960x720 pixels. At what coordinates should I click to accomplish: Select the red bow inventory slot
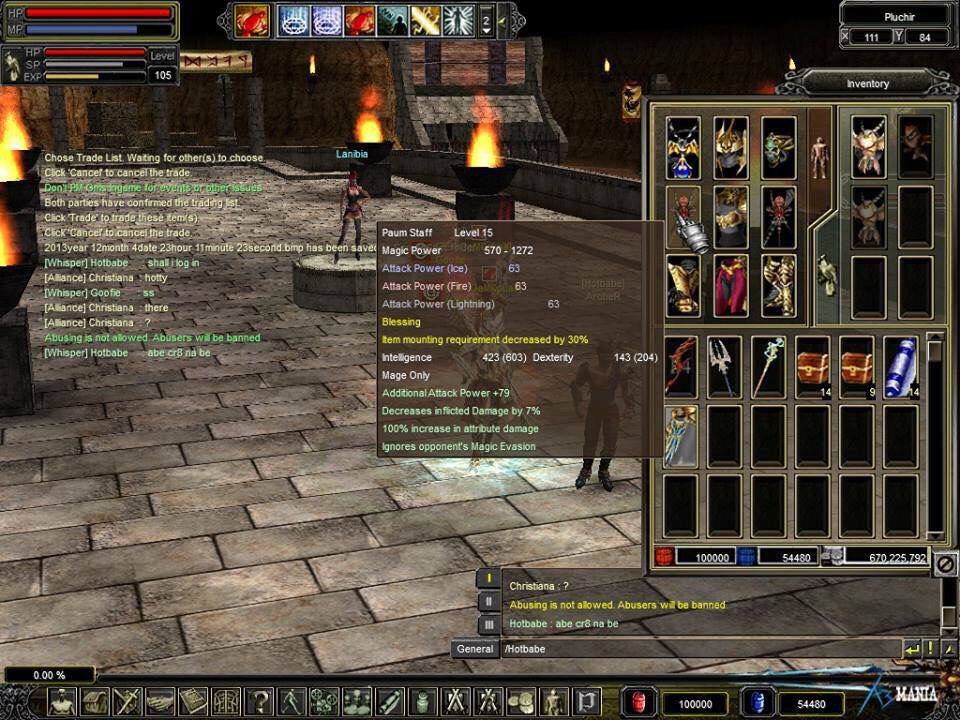click(681, 365)
